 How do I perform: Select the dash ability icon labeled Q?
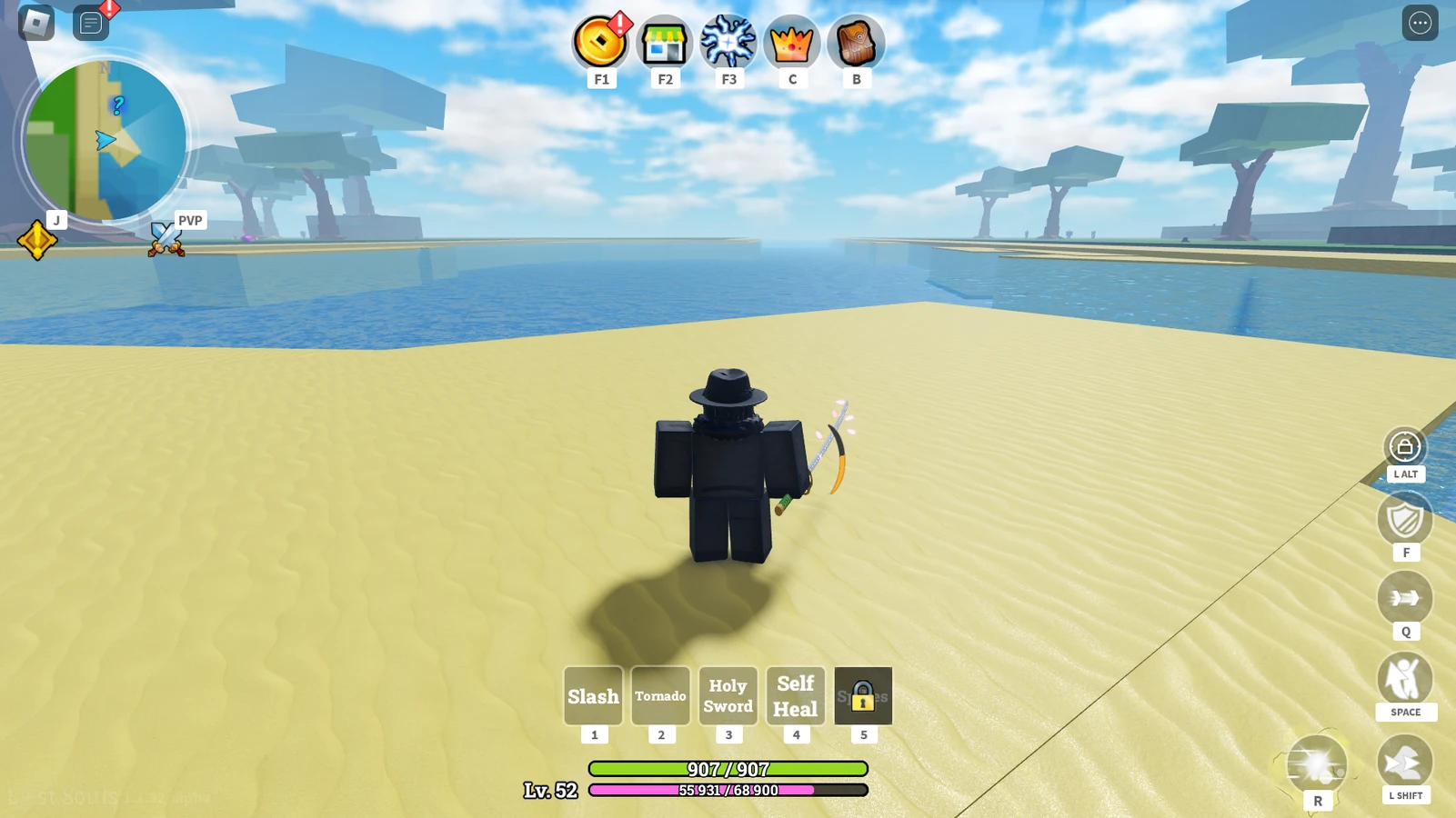[1405, 599]
